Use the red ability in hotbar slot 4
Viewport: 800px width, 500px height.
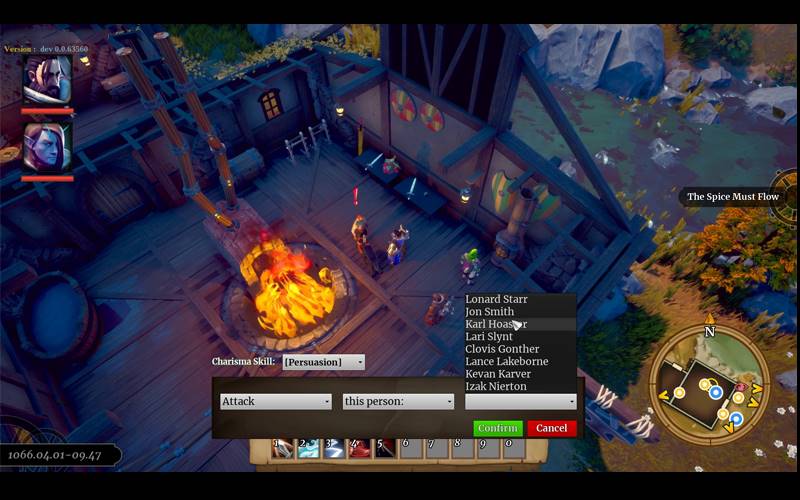358,448
